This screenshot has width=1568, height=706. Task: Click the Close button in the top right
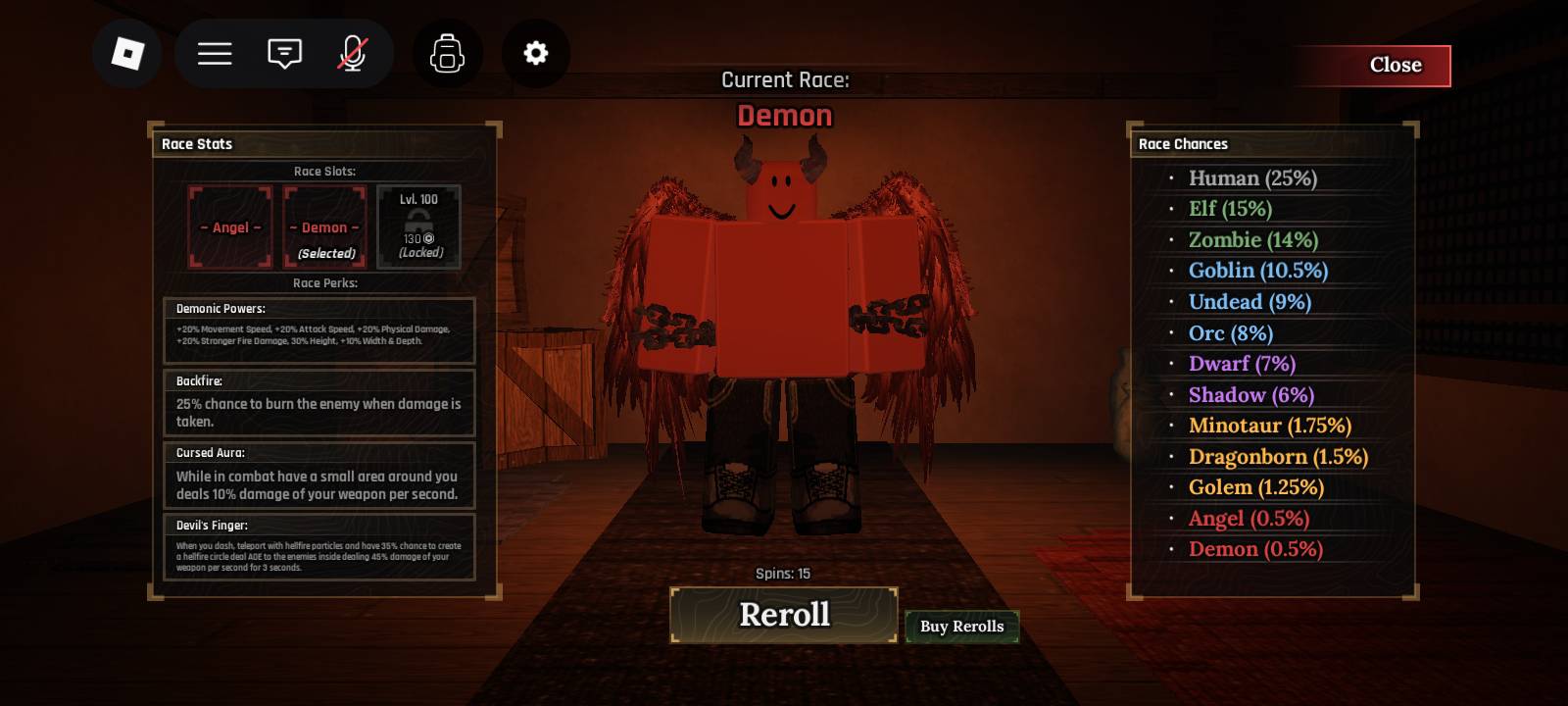[x=1396, y=65]
